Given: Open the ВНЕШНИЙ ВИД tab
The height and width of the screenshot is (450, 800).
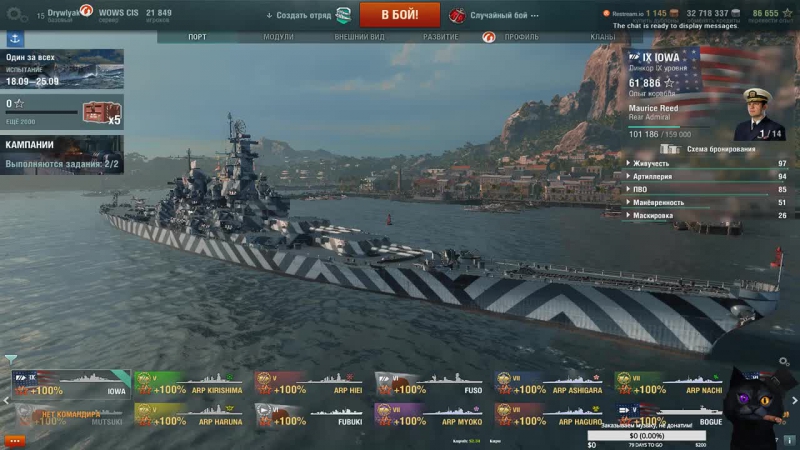Looking at the screenshot, I should [x=359, y=37].
